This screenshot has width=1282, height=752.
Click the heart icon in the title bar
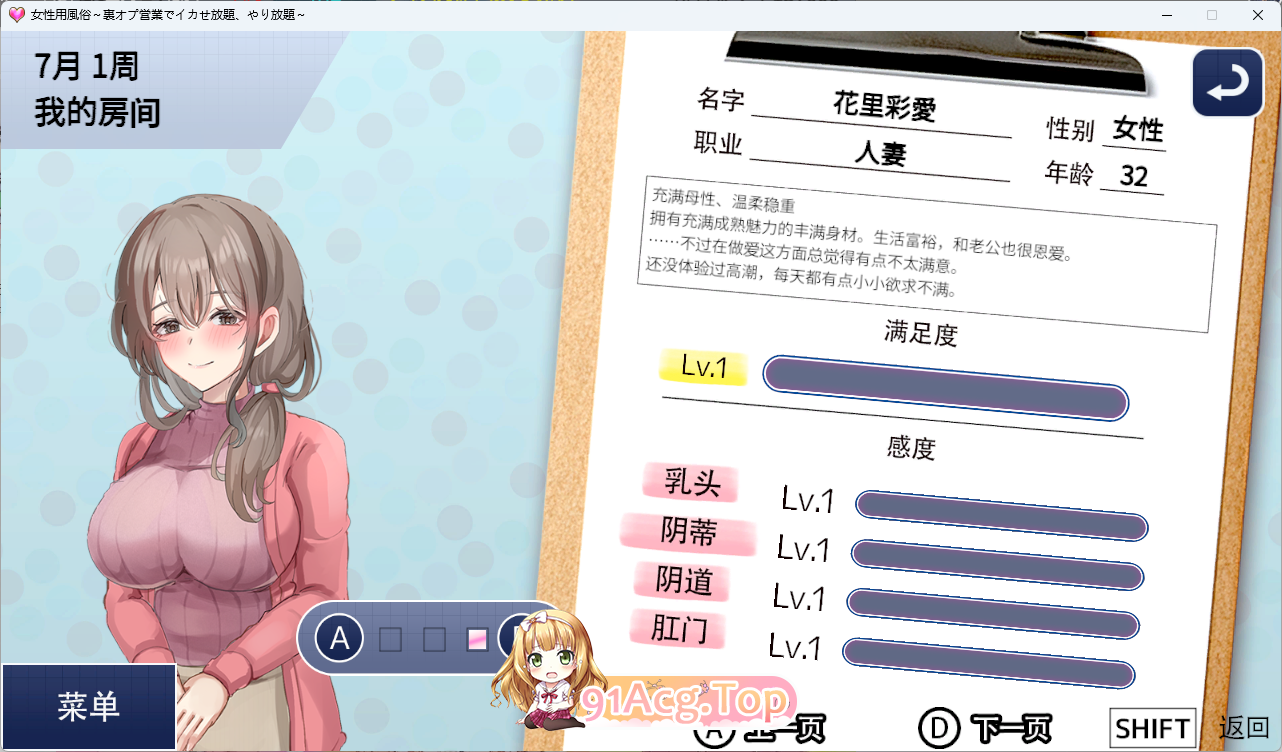pyautogui.click(x=15, y=14)
